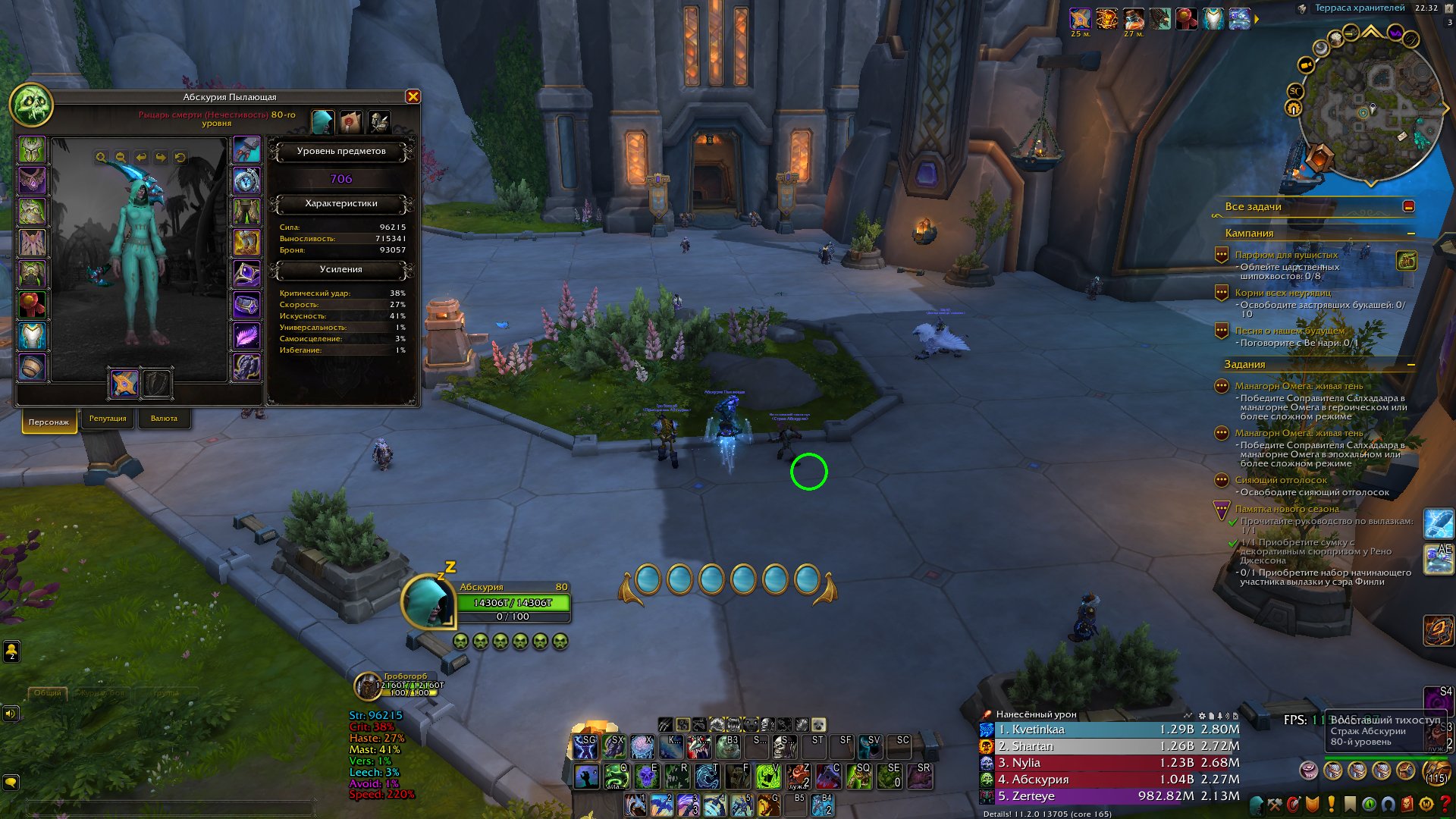Open the equipment manager helmet tab
The image size is (1456, 819).
tap(378, 121)
